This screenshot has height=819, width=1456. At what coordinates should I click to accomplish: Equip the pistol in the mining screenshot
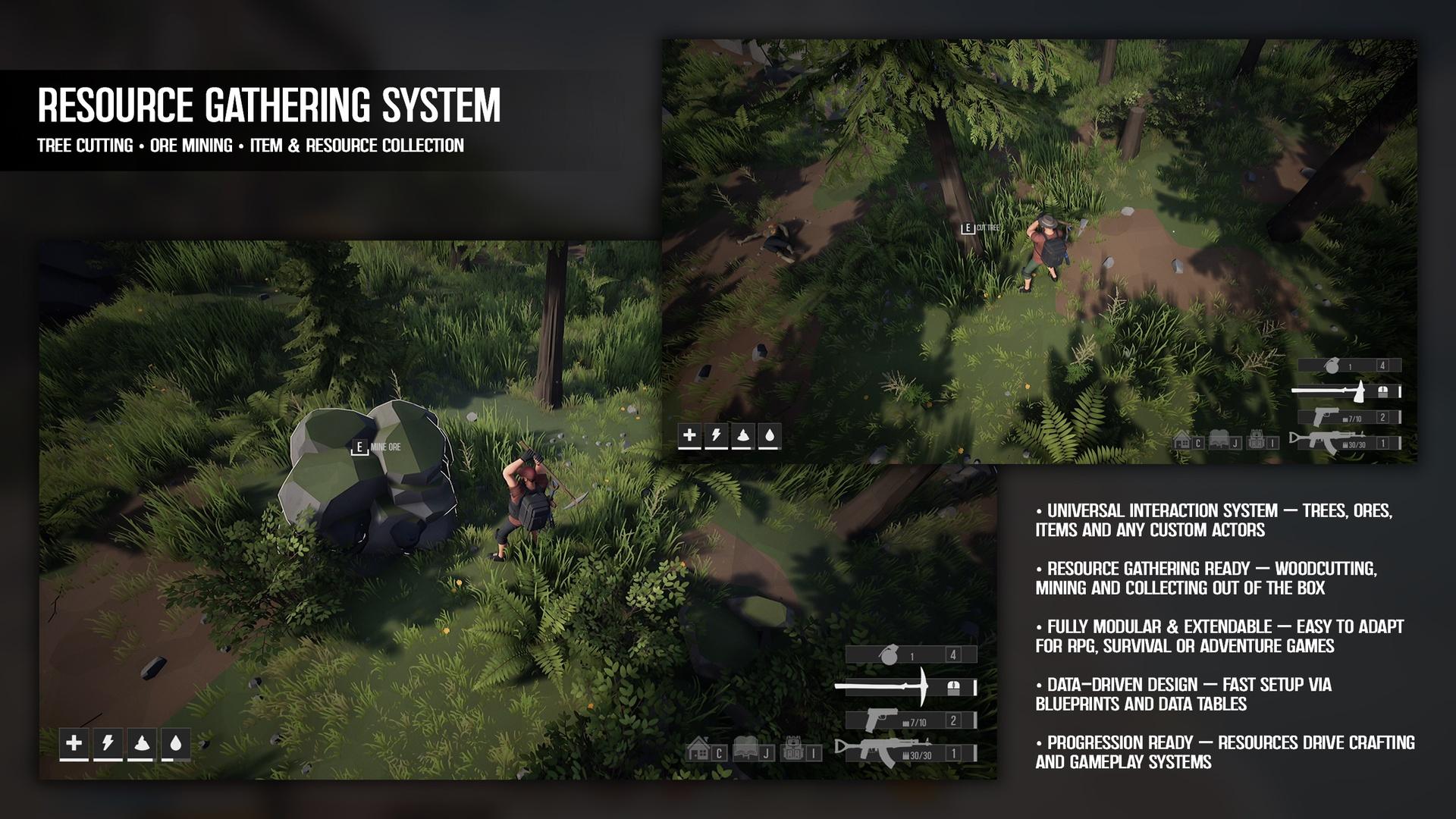(x=910, y=720)
